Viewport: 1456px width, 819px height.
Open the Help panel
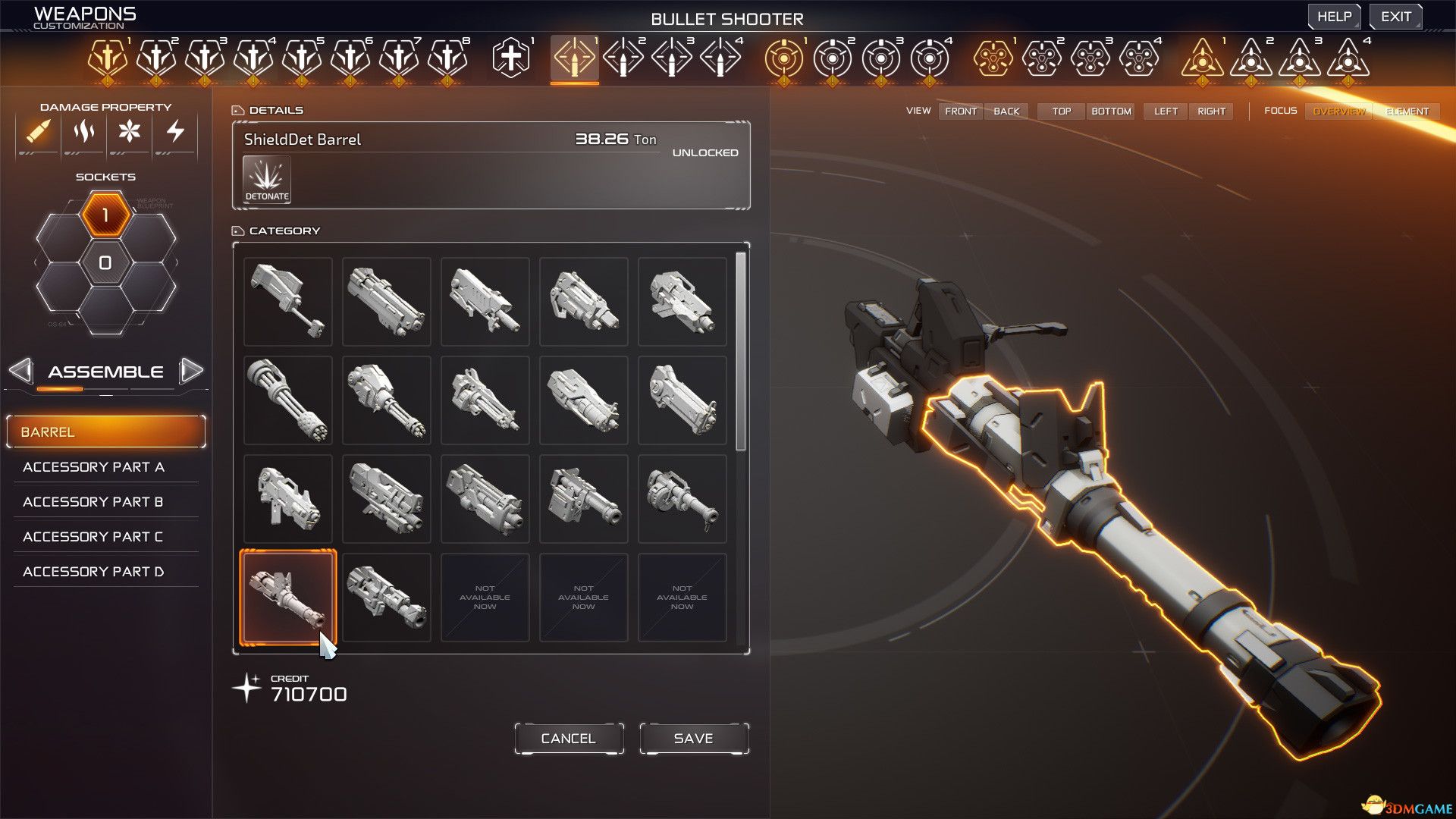[x=1334, y=15]
